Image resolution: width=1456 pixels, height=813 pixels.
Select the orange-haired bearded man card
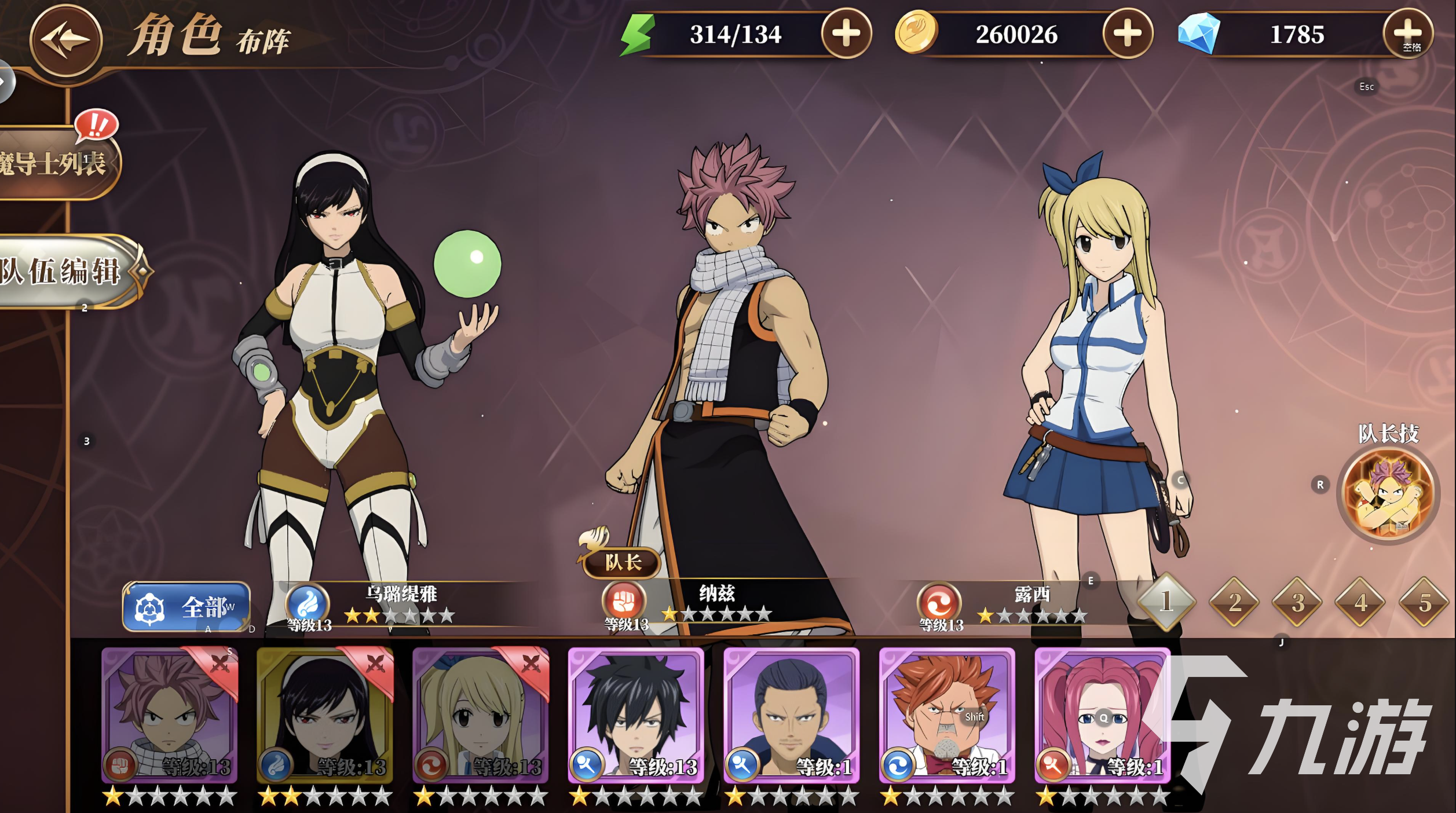(946, 716)
